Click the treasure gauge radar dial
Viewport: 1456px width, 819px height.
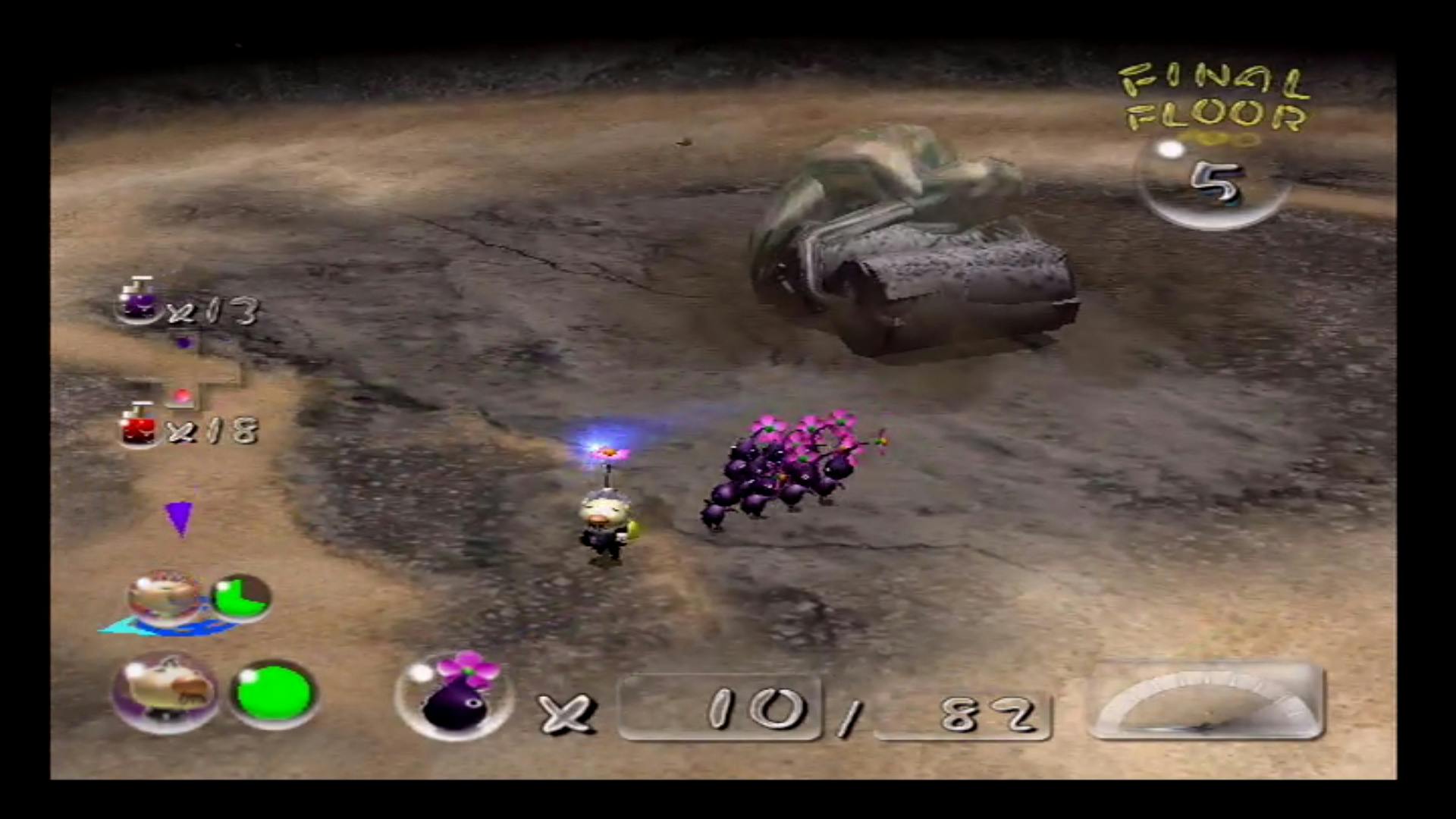coord(1207,701)
